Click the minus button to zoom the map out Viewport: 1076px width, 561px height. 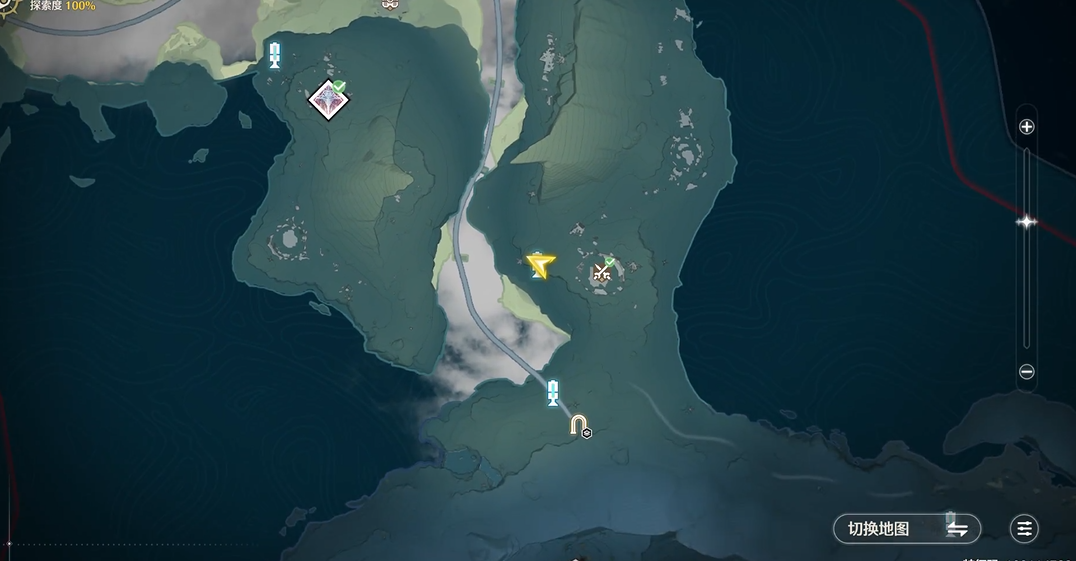tap(1026, 372)
